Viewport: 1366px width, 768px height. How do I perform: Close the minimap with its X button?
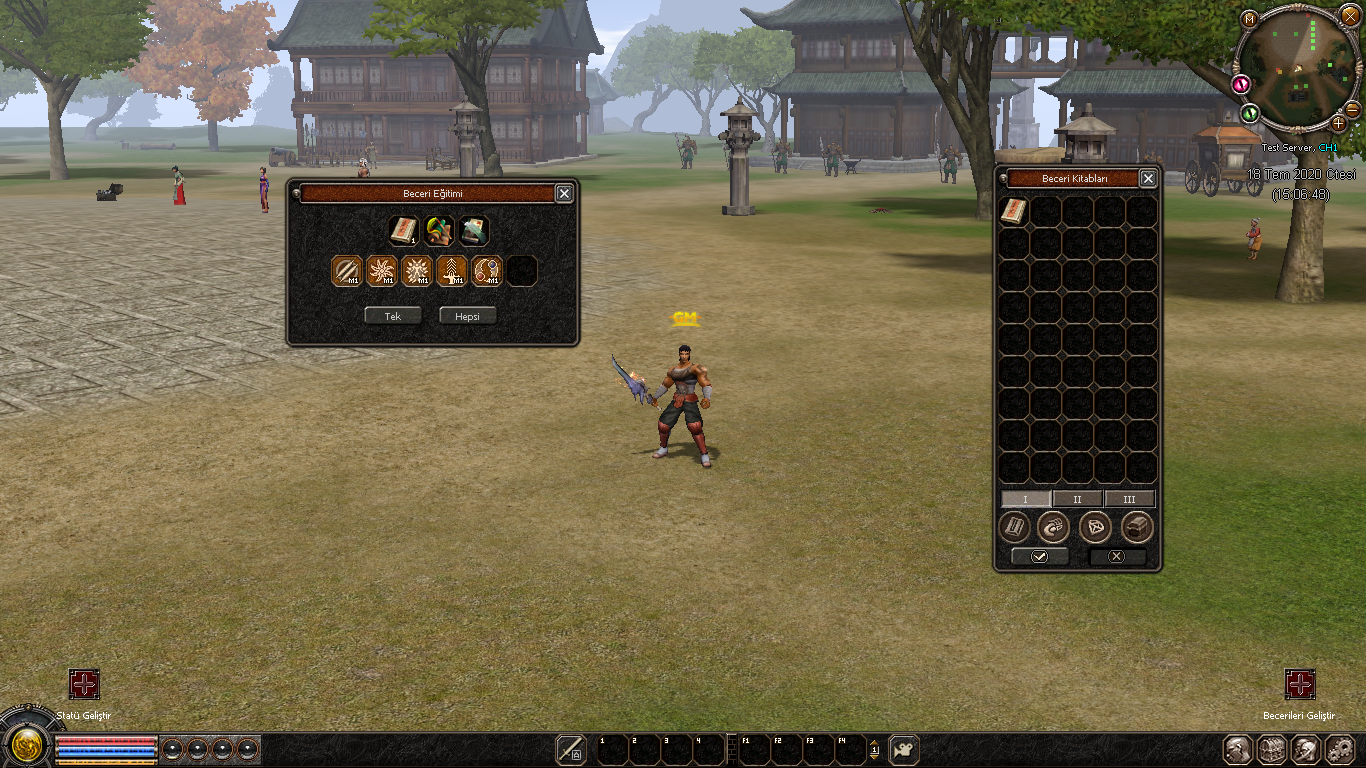click(x=1350, y=16)
